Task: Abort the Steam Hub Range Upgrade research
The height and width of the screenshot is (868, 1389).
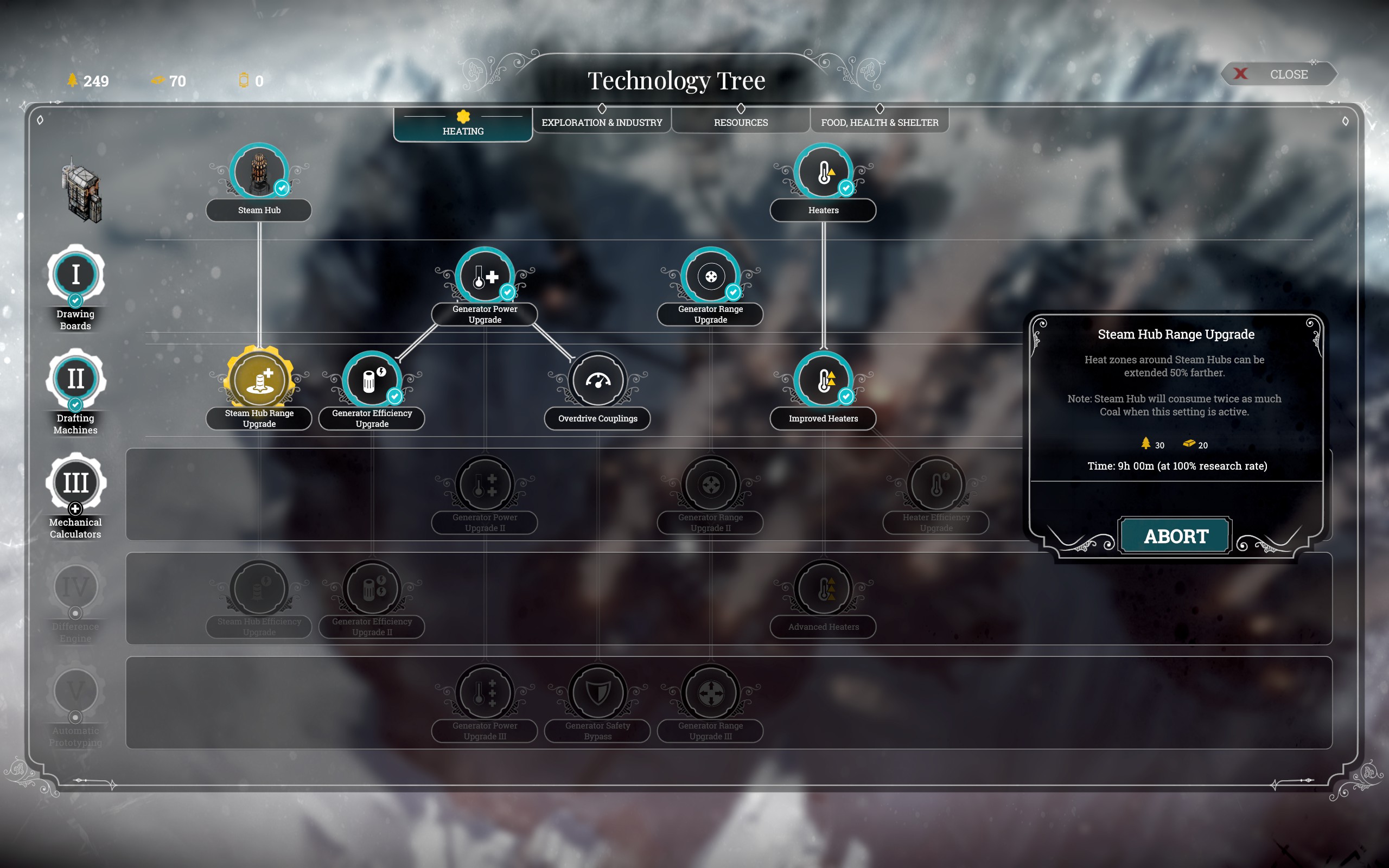Action: click(x=1175, y=536)
